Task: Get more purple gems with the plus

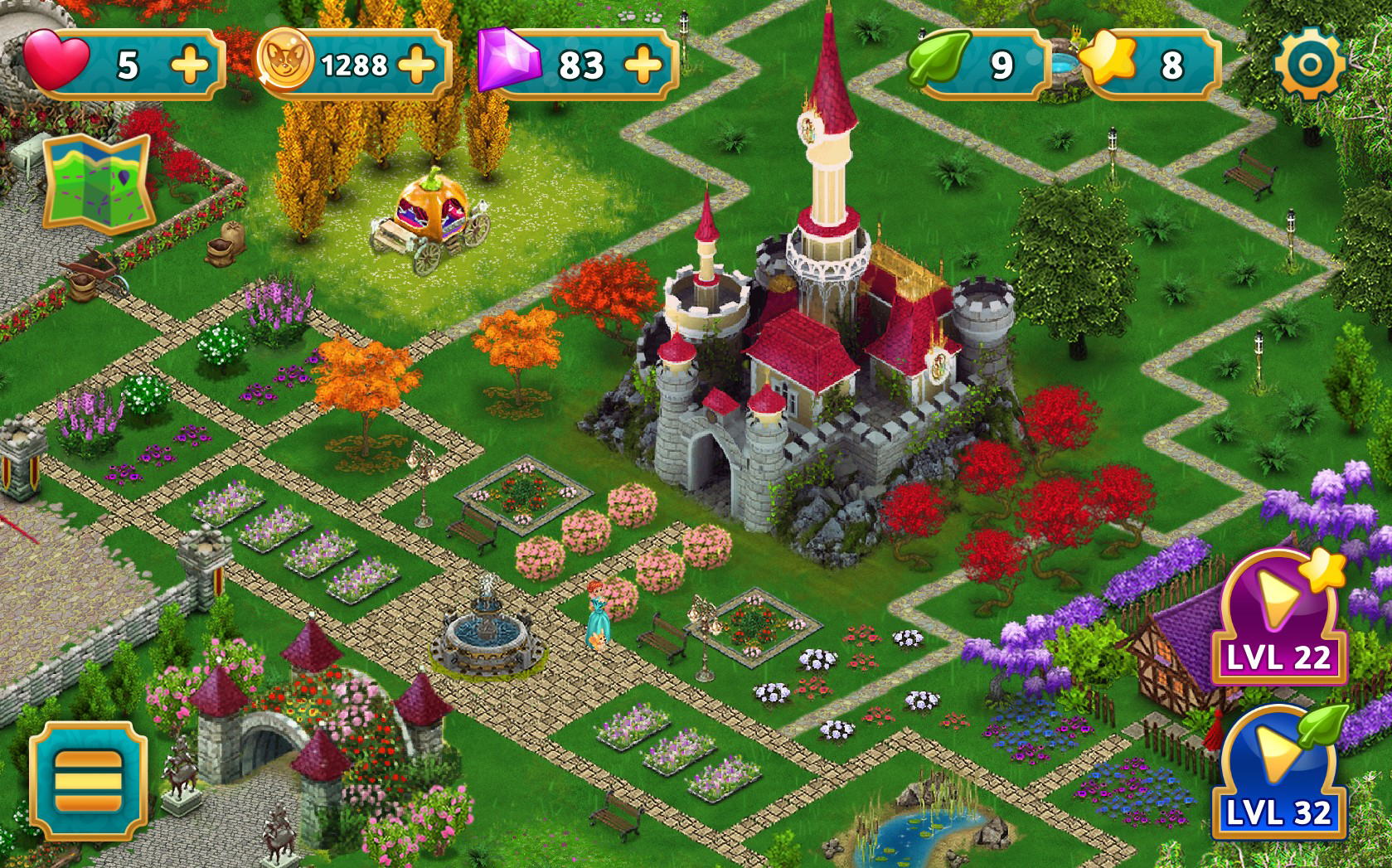Action: [x=644, y=65]
